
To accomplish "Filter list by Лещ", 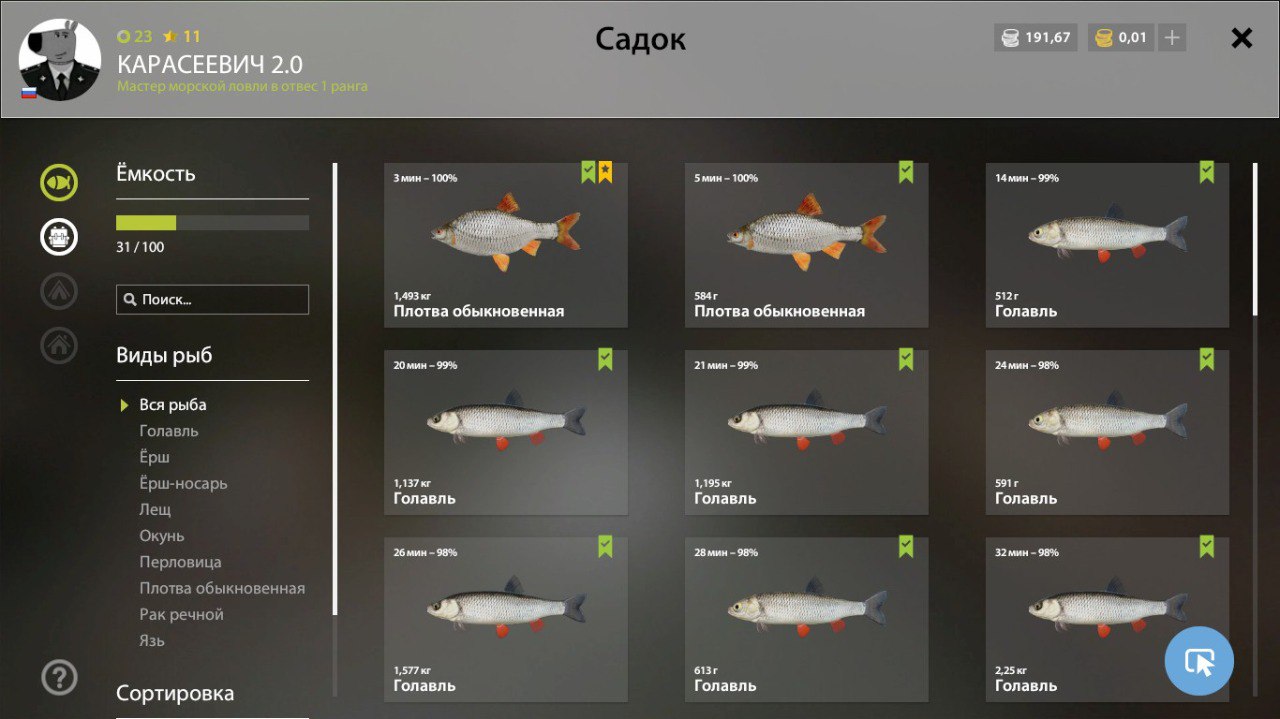I will click(x=155, y=509).
